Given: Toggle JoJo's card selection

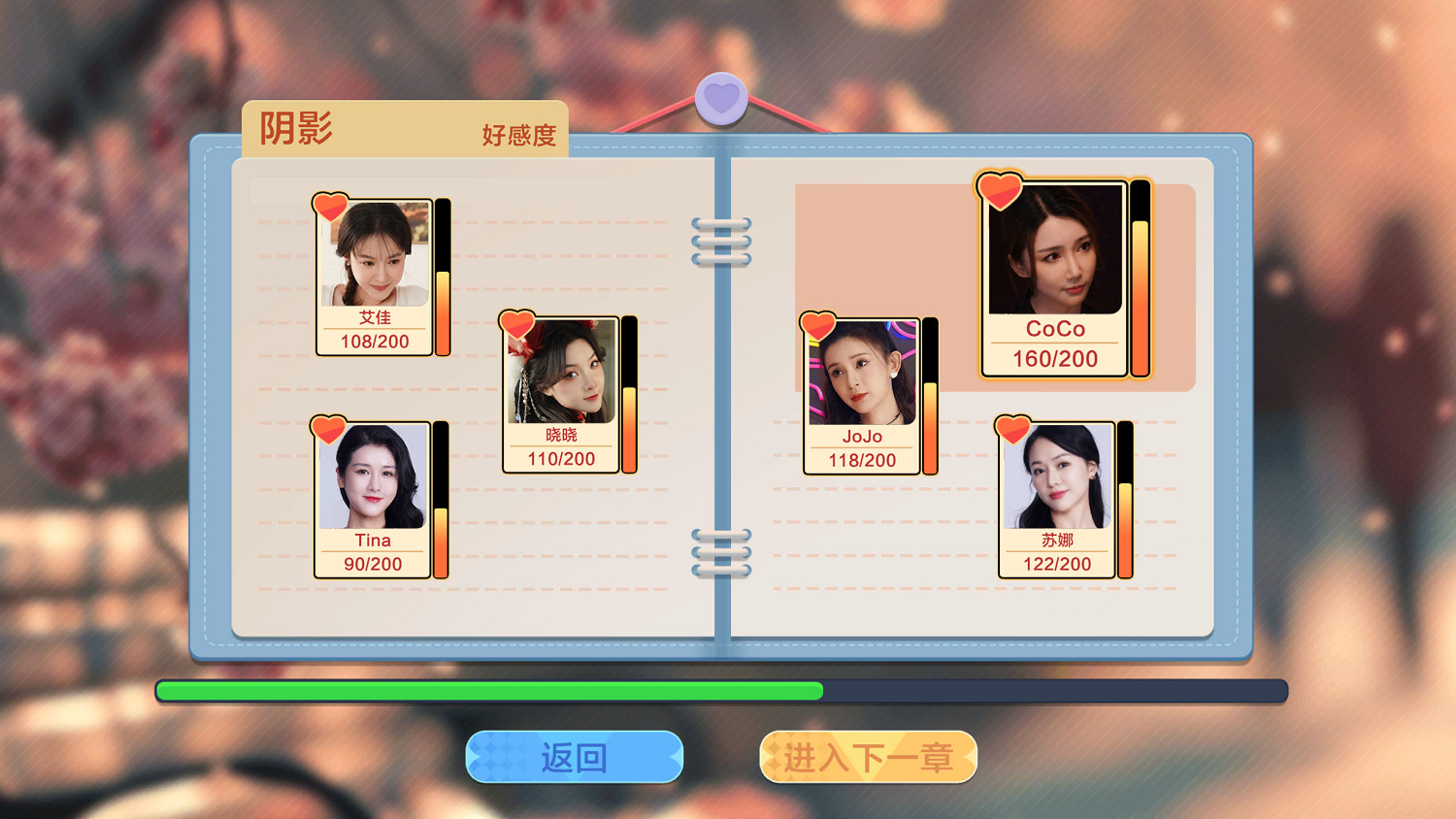Looking at the screenshot, I should 860,393.
